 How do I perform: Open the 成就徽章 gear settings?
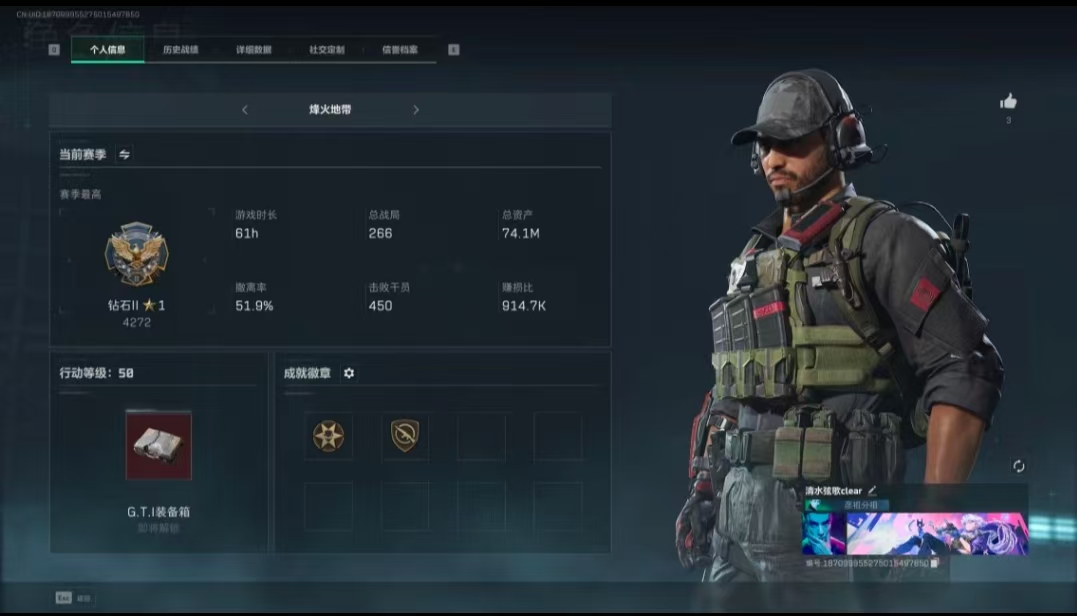[x=349, y=373]
